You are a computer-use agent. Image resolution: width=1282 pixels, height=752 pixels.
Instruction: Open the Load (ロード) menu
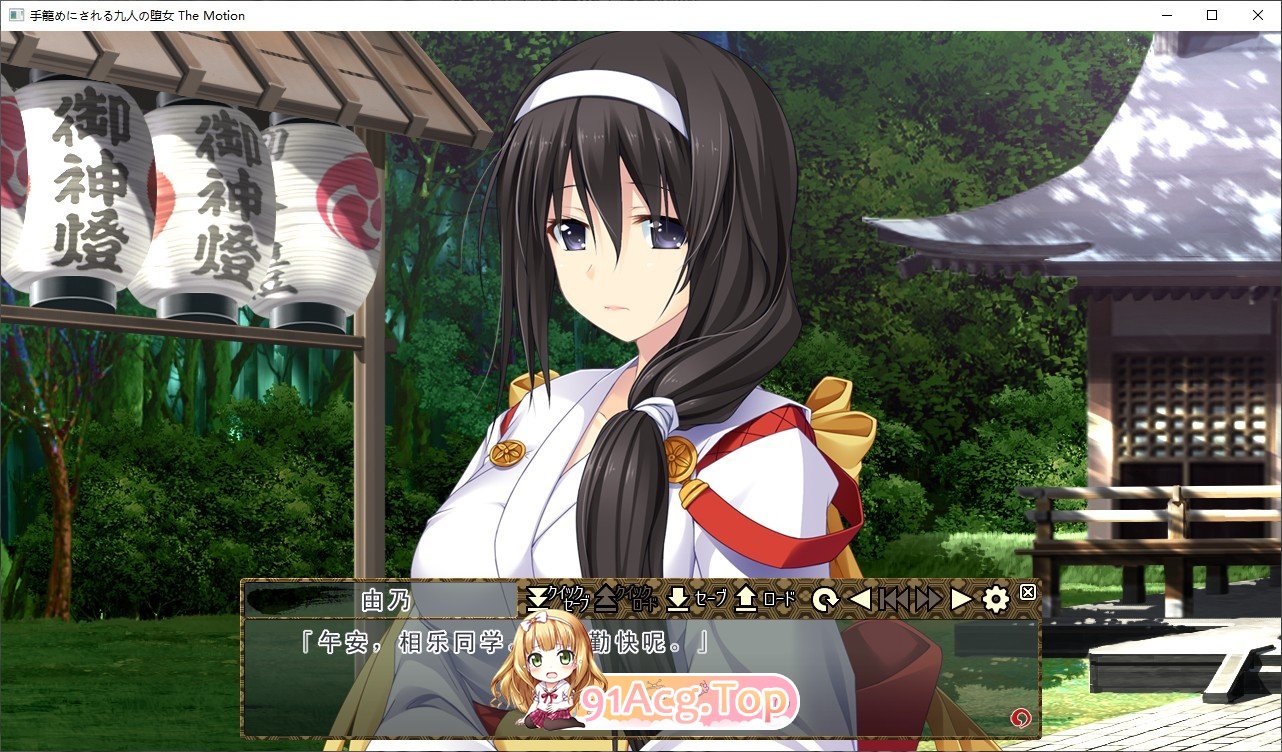(765, 599)
